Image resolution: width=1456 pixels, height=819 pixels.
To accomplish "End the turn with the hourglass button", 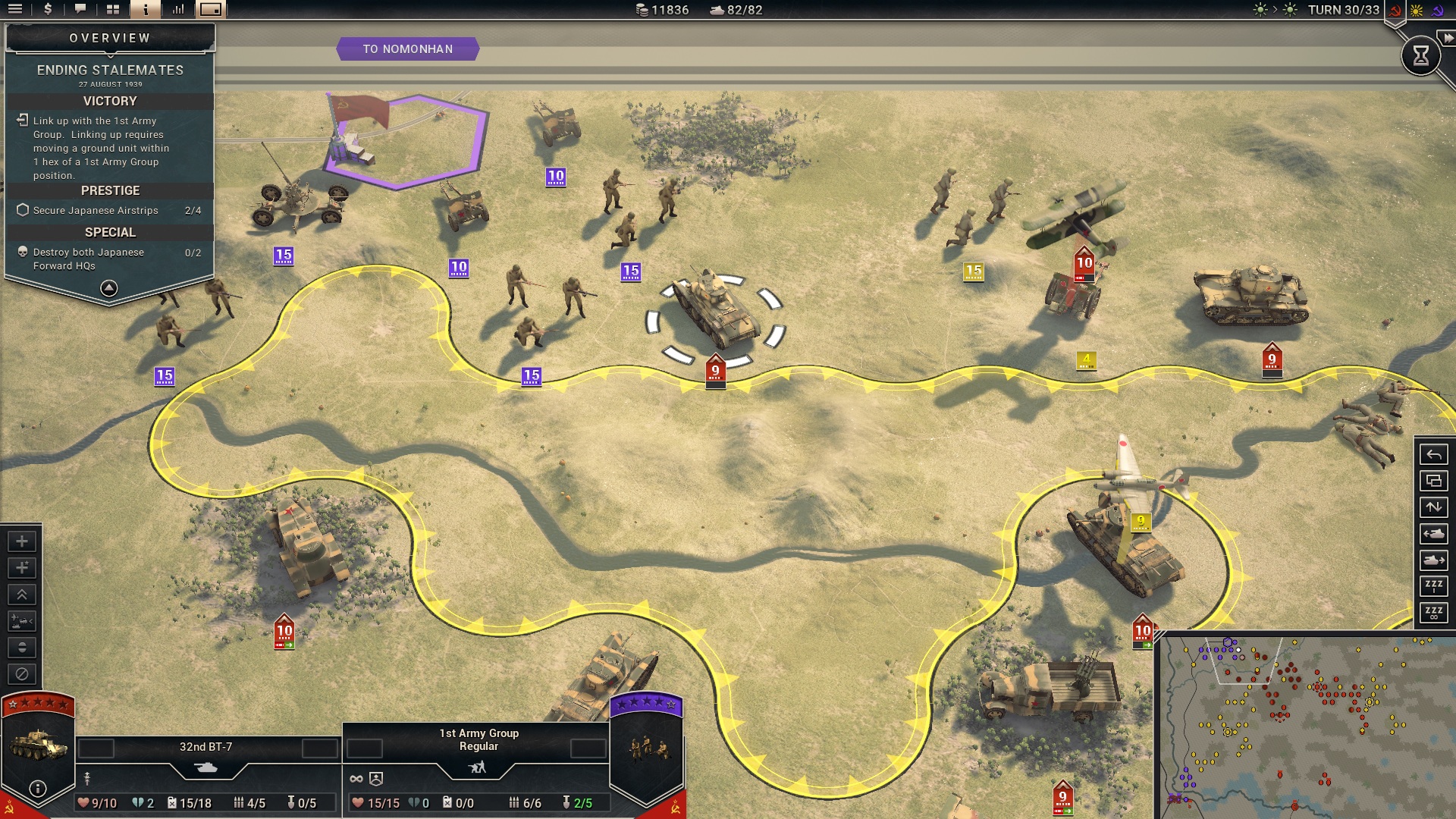I will tap(1420, 55).
